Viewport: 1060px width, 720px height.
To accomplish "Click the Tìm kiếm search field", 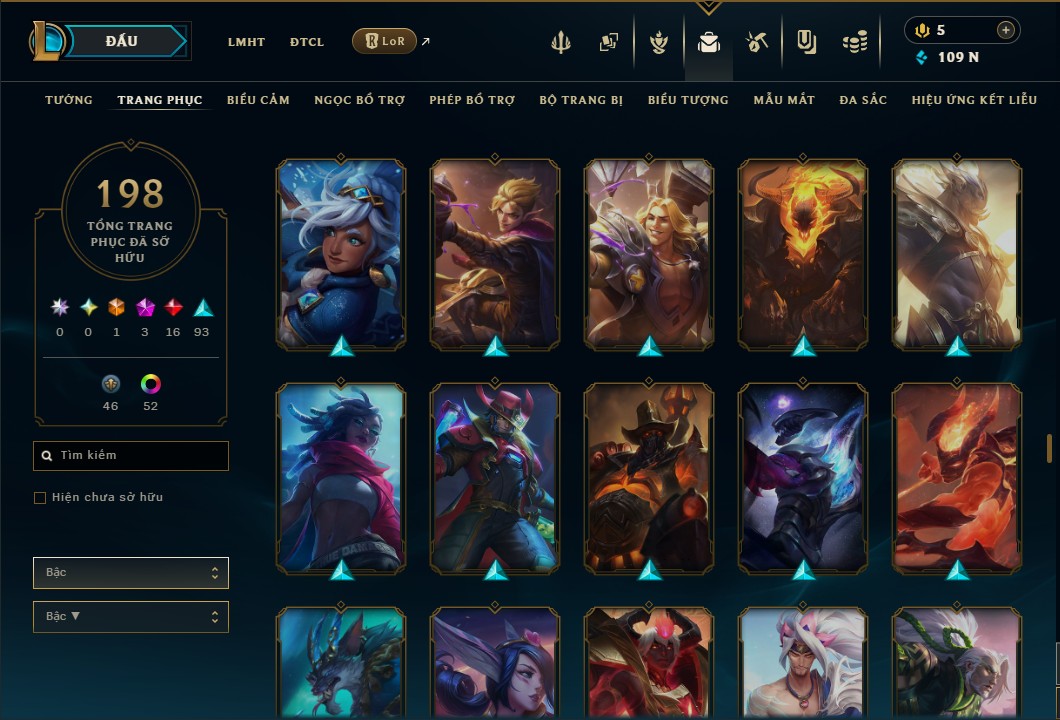I will 131,456.
